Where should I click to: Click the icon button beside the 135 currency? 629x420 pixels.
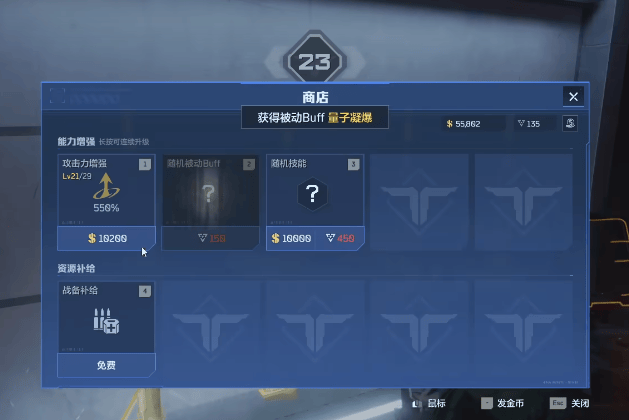point(570,124)
